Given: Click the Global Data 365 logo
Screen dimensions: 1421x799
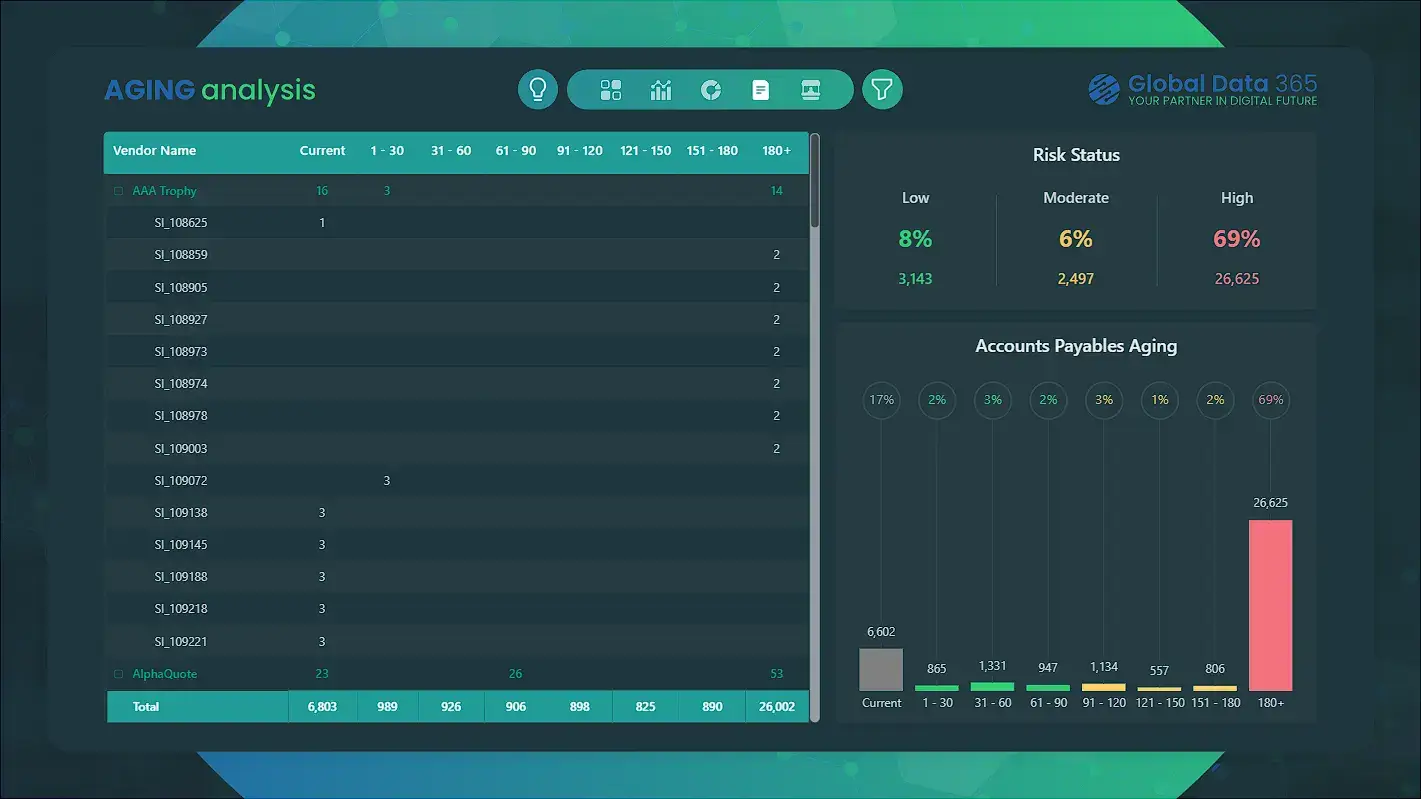Looking at the screenshot, I should click(x=1201, y=89).
